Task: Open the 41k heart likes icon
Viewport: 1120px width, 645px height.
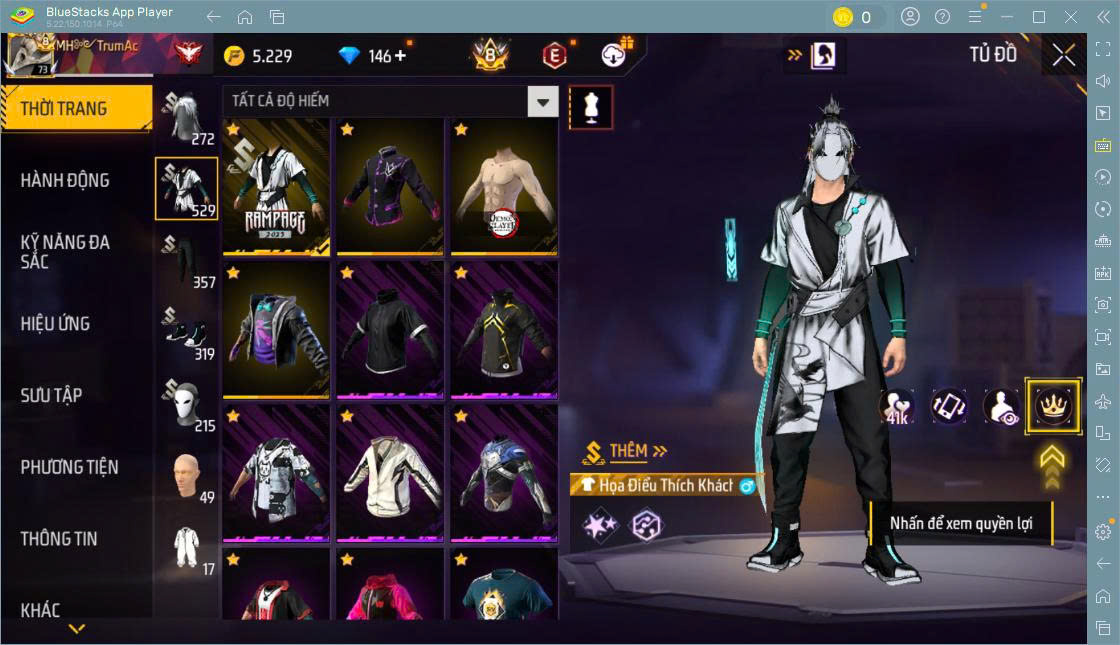Action: click(897, 406)
